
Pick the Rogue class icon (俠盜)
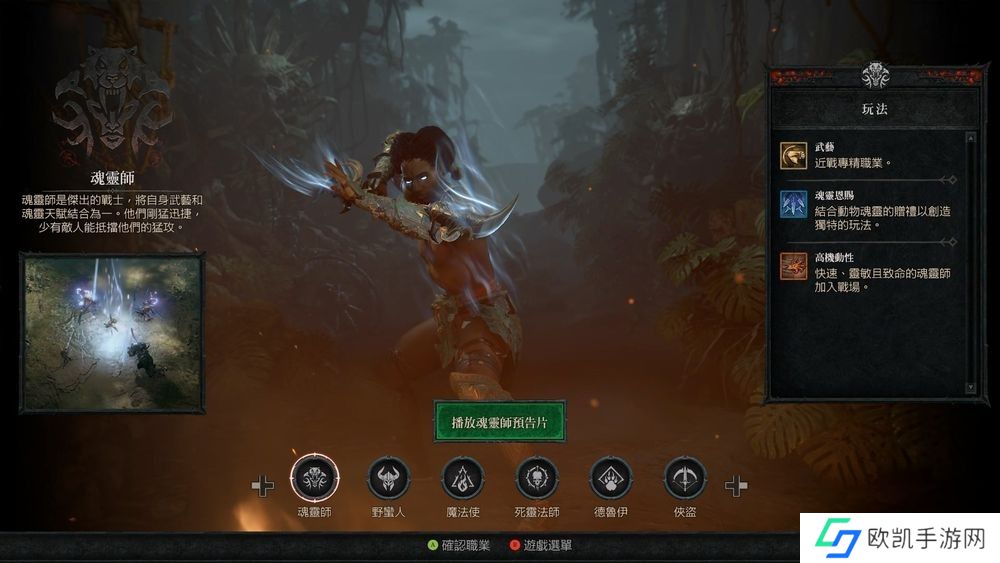tap(685, 478)
